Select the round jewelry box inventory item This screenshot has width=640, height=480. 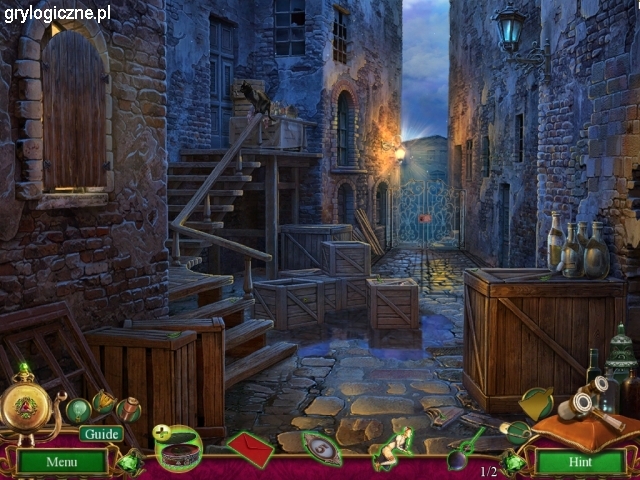click(x=180, y=449)
